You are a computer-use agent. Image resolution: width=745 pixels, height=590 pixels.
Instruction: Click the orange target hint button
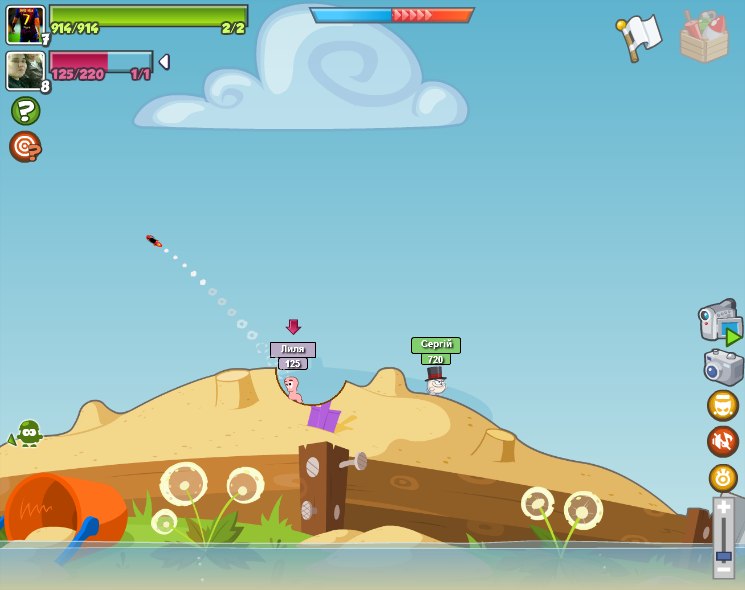[25, 147]
